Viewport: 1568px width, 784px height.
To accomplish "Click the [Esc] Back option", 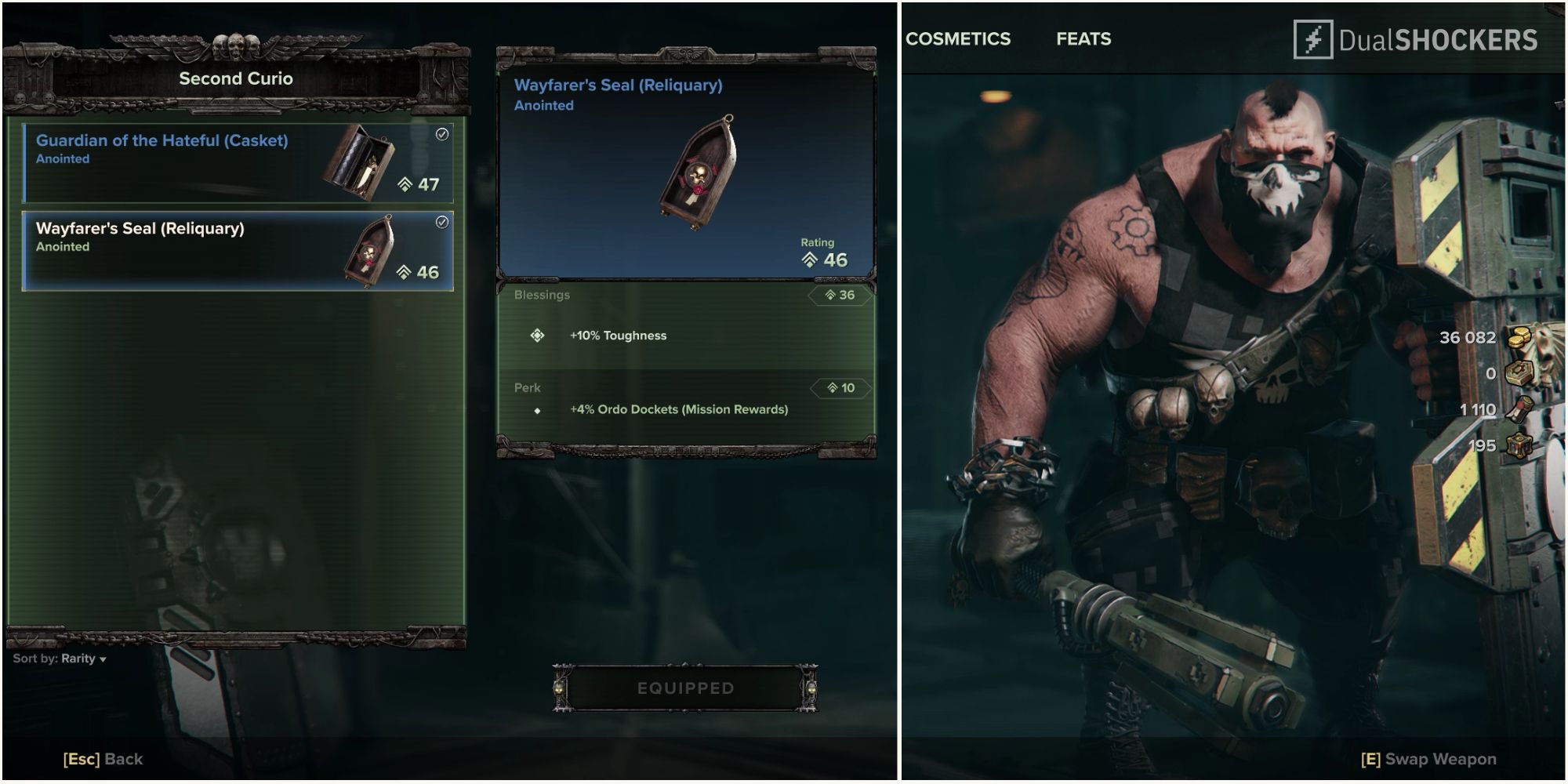I will point(103,759).
